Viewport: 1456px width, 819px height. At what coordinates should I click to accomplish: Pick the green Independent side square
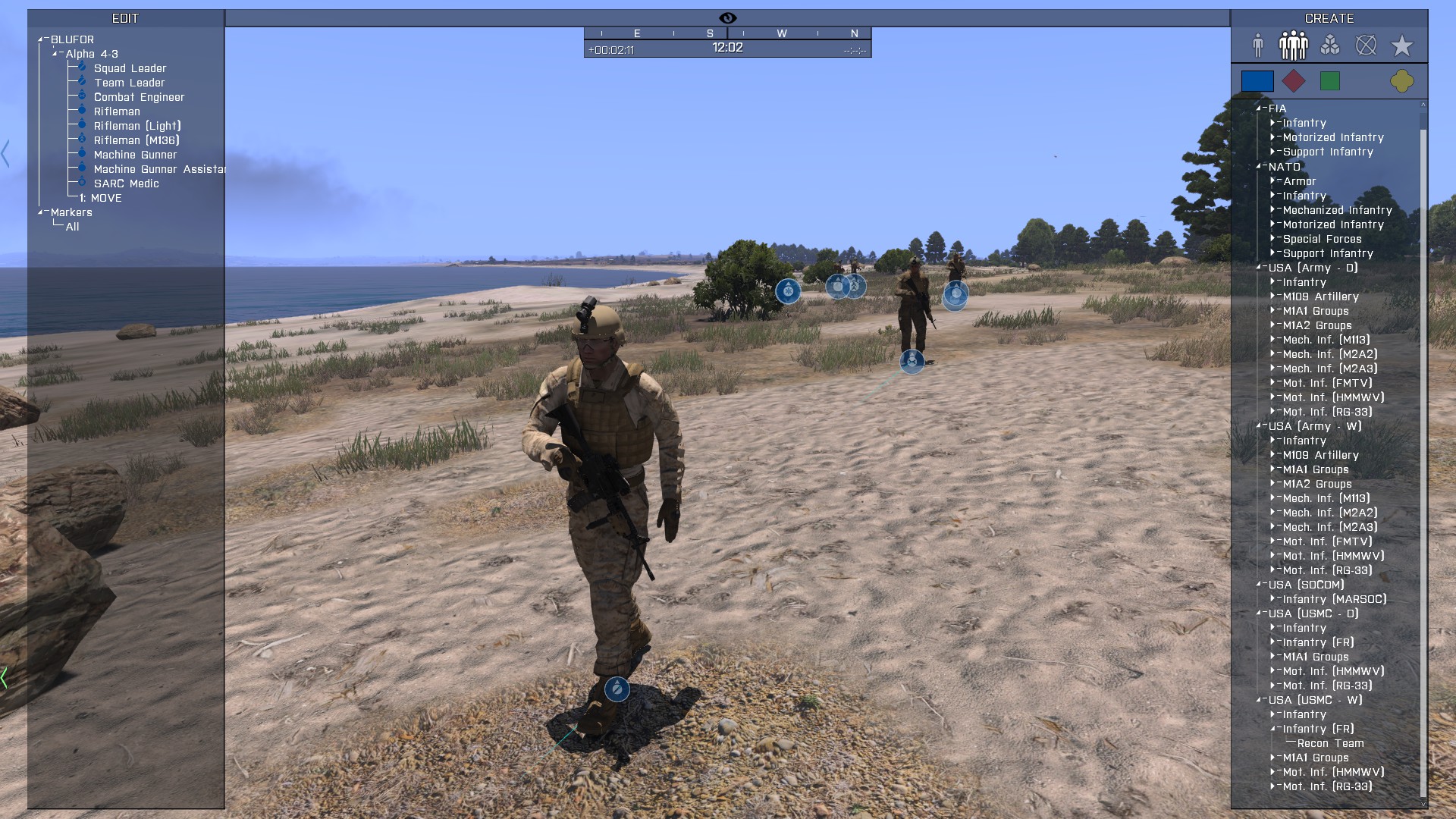tap(1329, 81)
